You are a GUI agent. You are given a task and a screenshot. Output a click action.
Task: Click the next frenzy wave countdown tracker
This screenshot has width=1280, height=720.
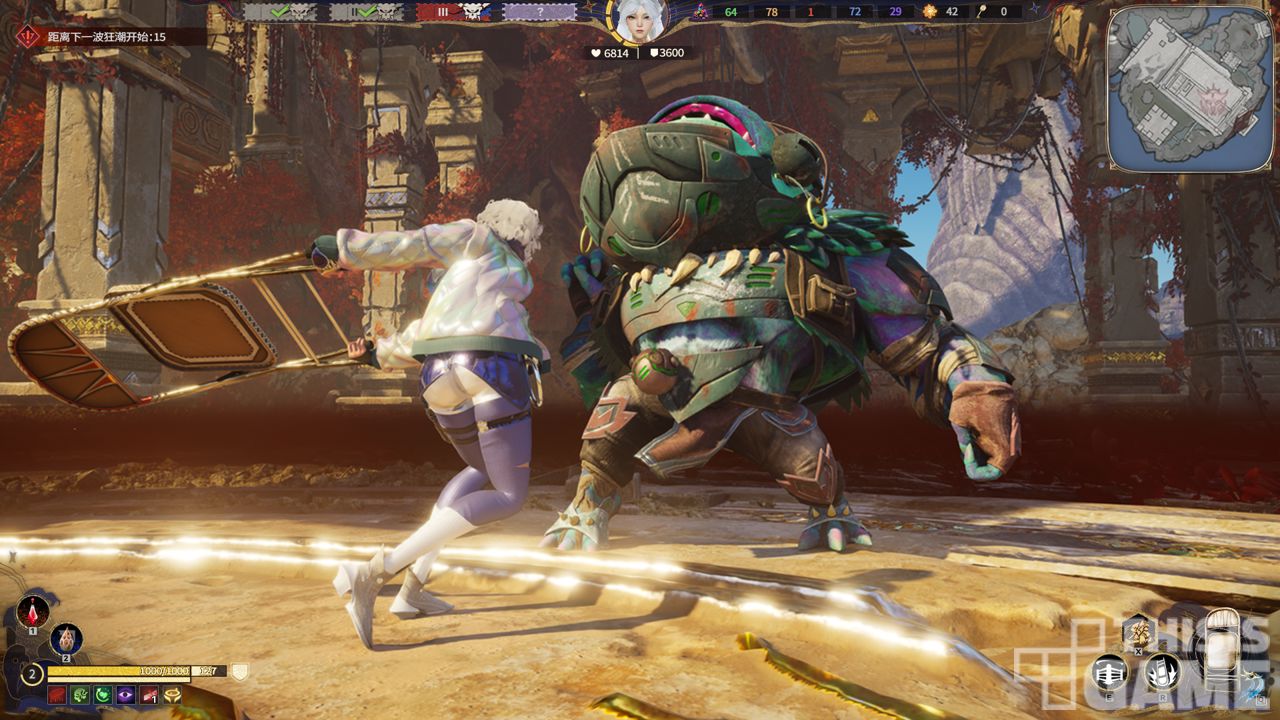coord(105,37)
